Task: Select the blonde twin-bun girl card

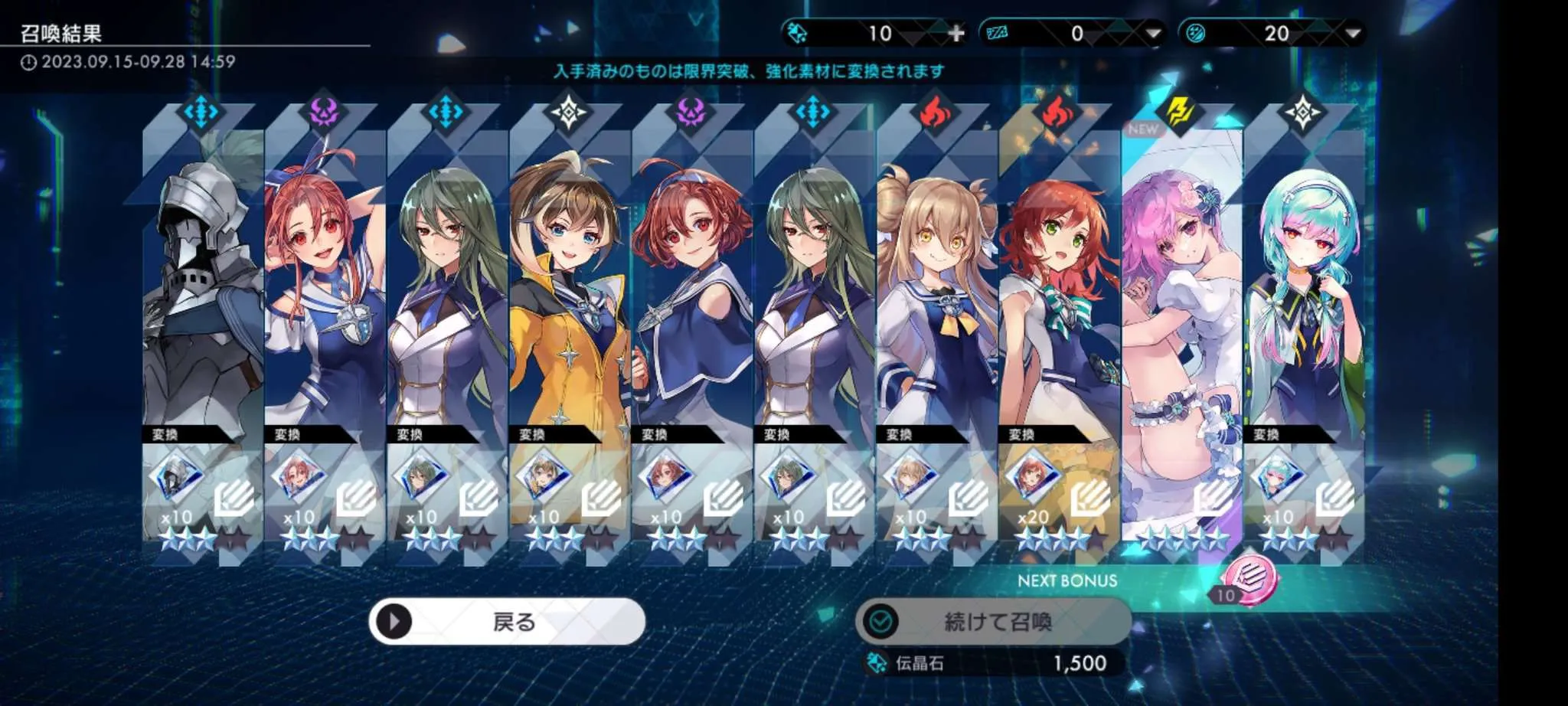Action: 936,306
